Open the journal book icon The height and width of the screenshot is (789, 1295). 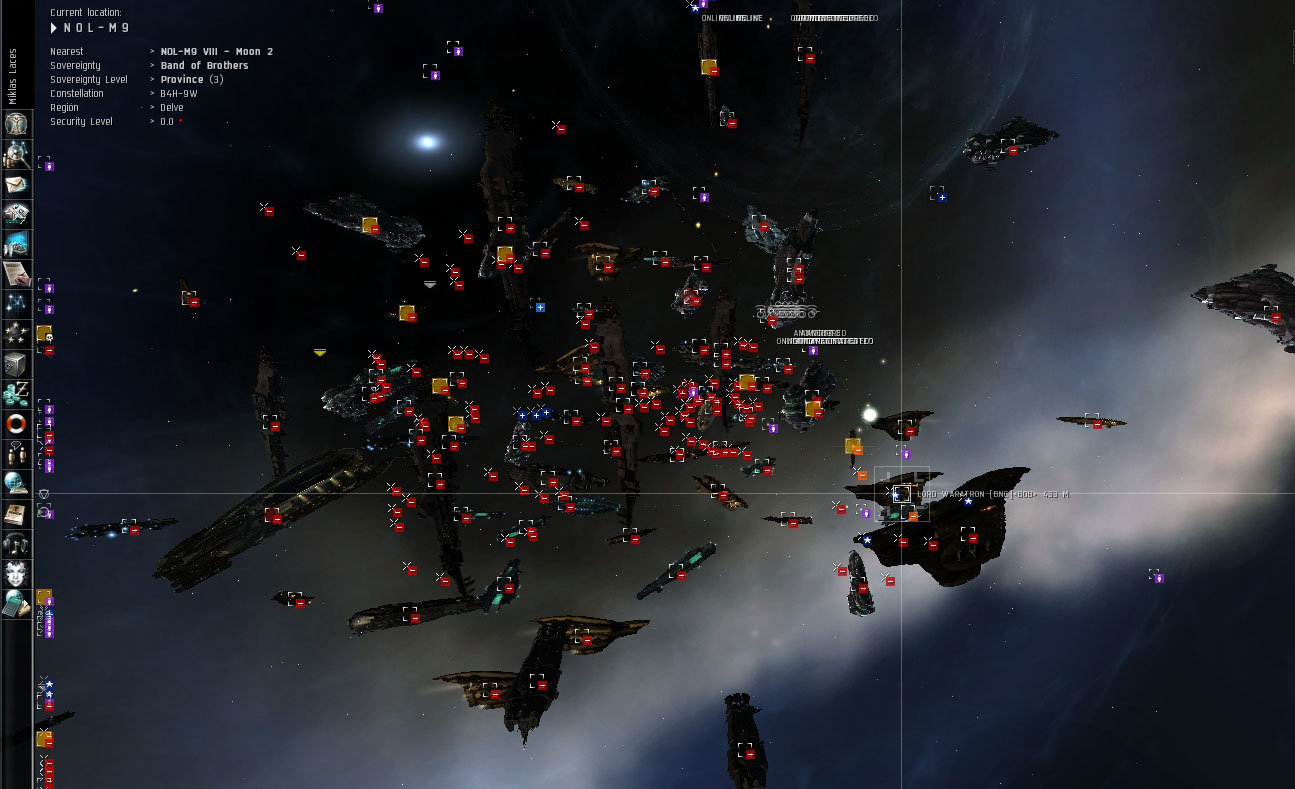(x=16, y=514)
